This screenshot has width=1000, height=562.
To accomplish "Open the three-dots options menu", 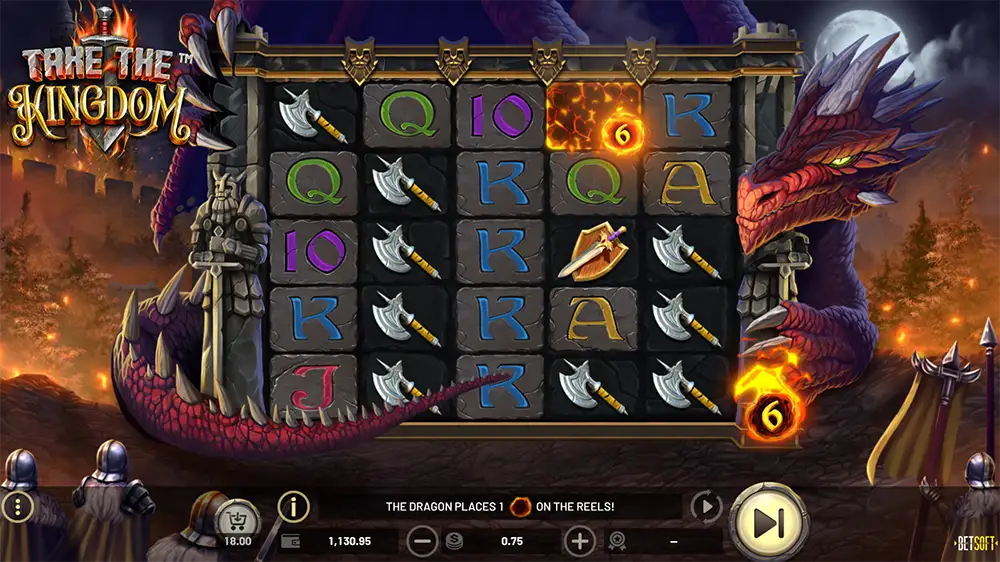I will [18, 507].
